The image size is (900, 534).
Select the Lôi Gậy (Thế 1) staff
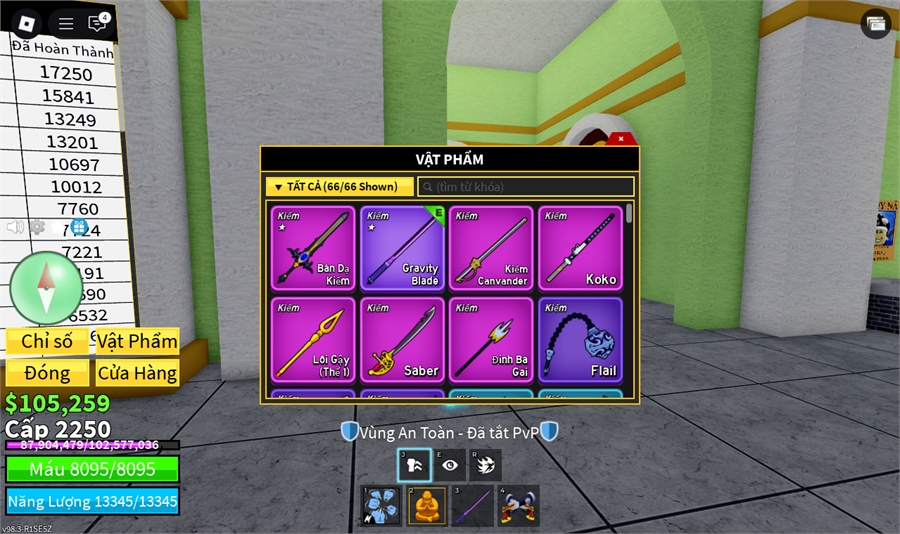[313, 339]
